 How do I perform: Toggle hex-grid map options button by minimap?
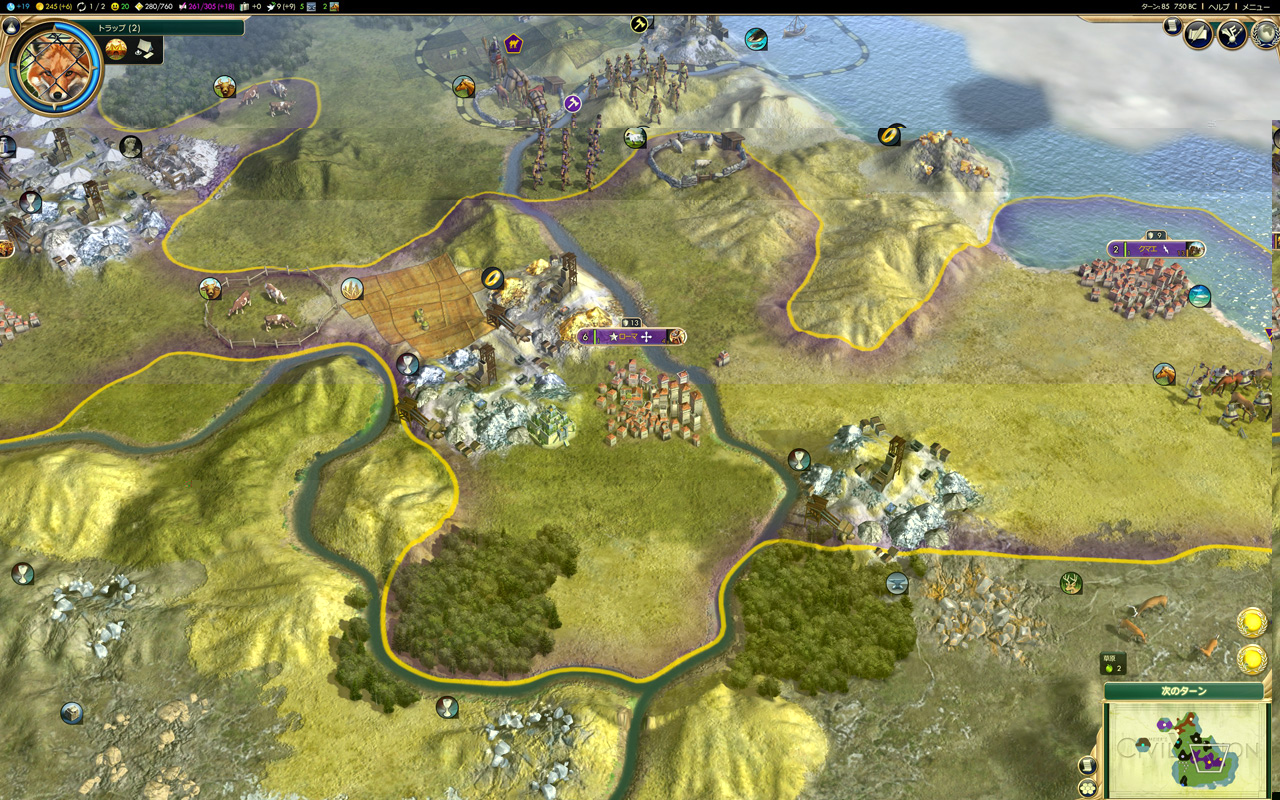click(x=1088, y=787)
